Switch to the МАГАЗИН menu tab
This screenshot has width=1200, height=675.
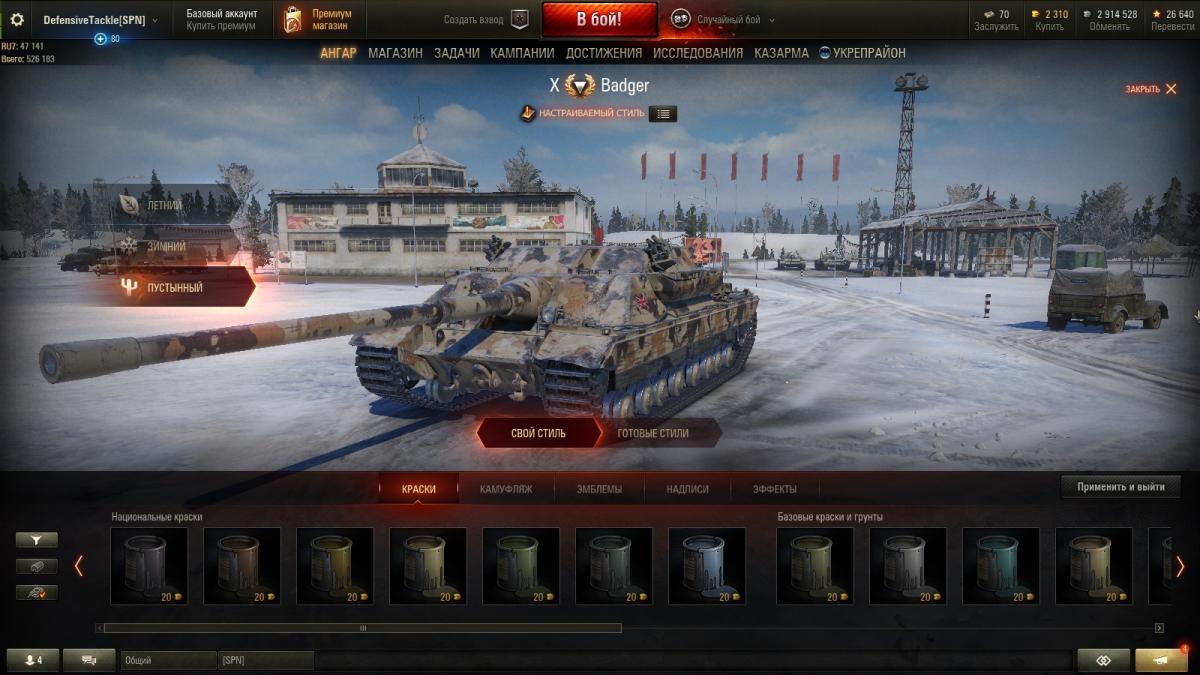[395, 53]
